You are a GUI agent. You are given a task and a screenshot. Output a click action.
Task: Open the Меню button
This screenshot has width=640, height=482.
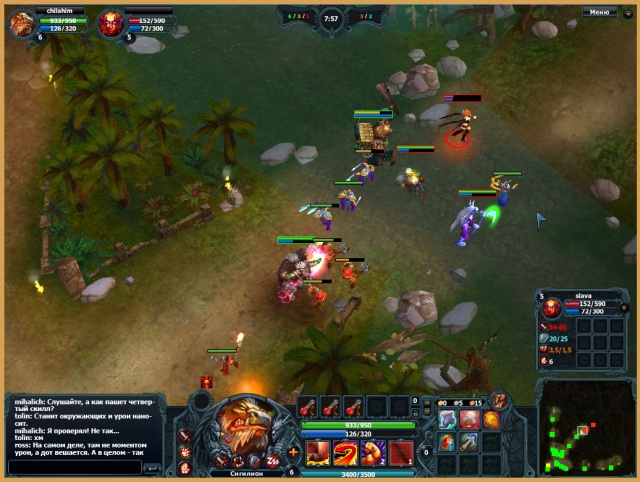click(598, 12)
